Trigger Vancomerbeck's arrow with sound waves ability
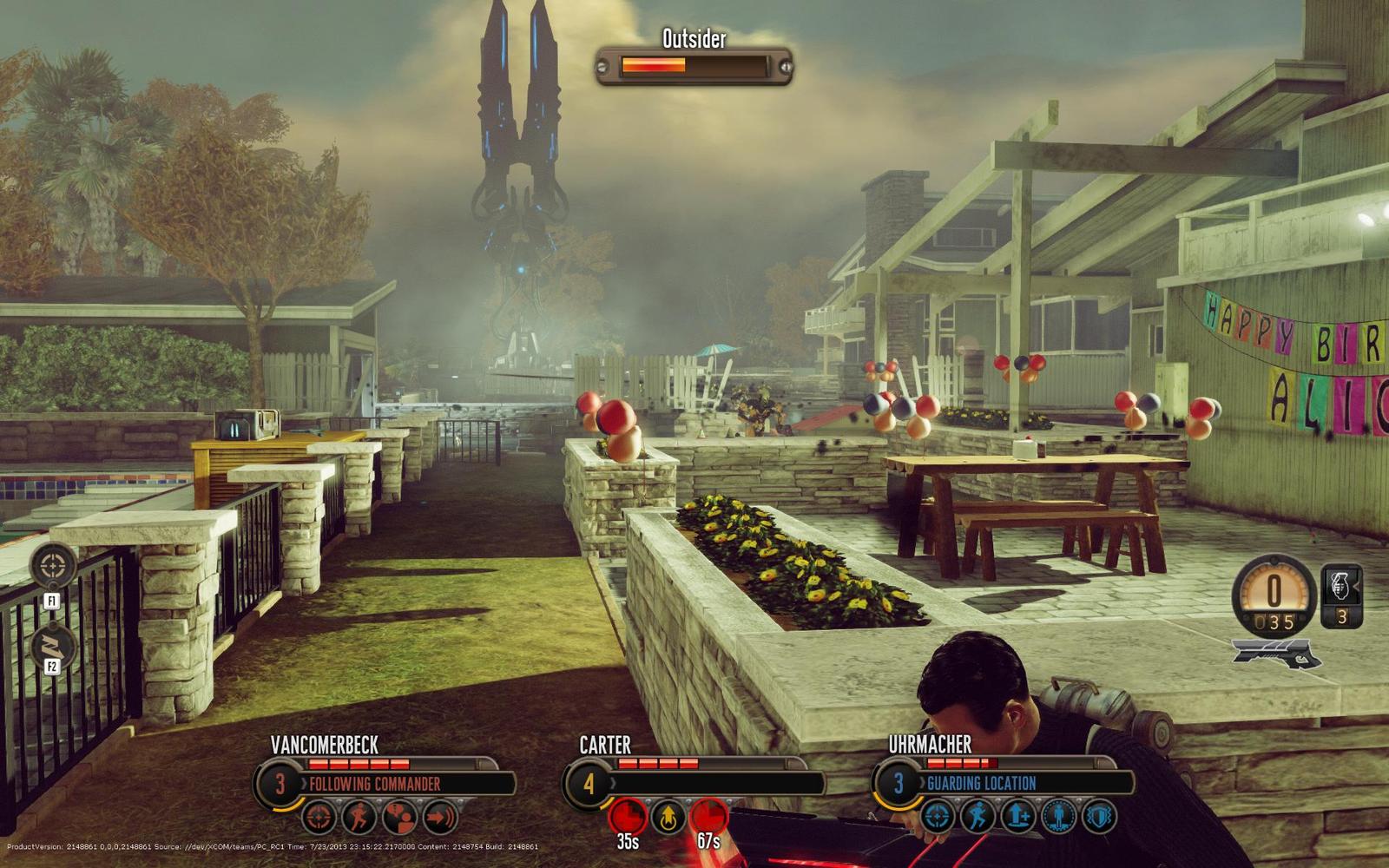 pos(440,817)
